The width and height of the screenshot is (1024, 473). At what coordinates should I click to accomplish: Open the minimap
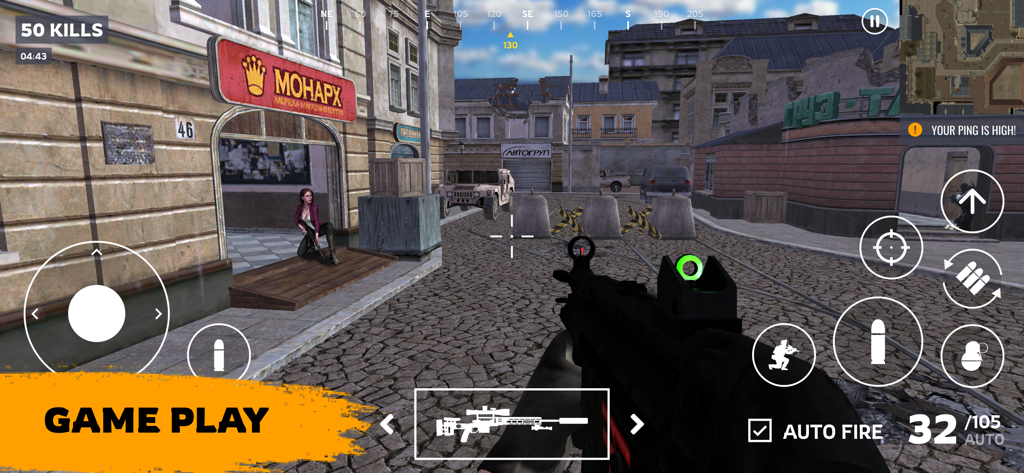pos(961,56)
